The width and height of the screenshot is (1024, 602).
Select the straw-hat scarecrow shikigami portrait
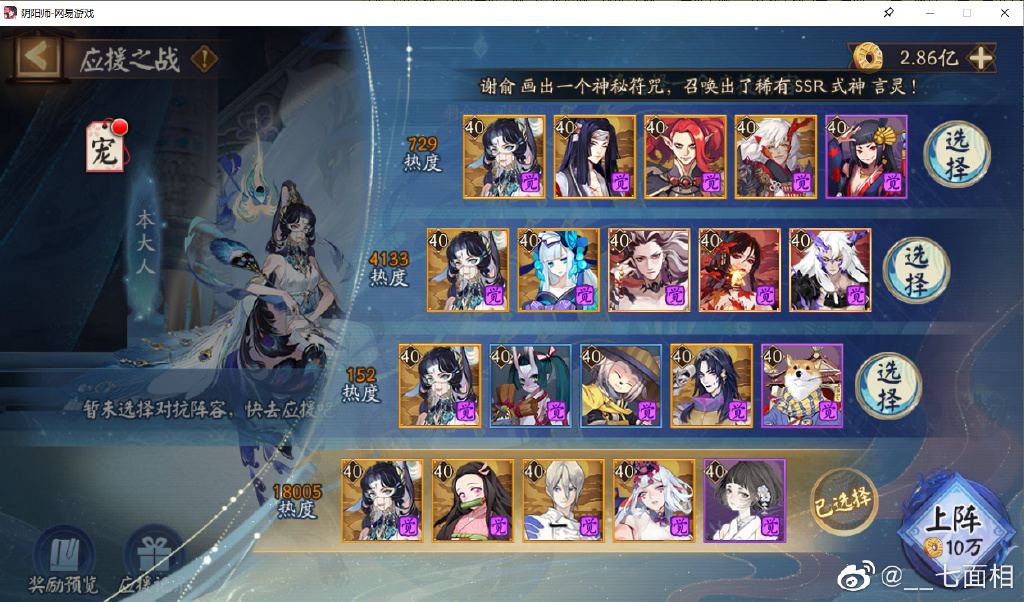click(621, 385)
